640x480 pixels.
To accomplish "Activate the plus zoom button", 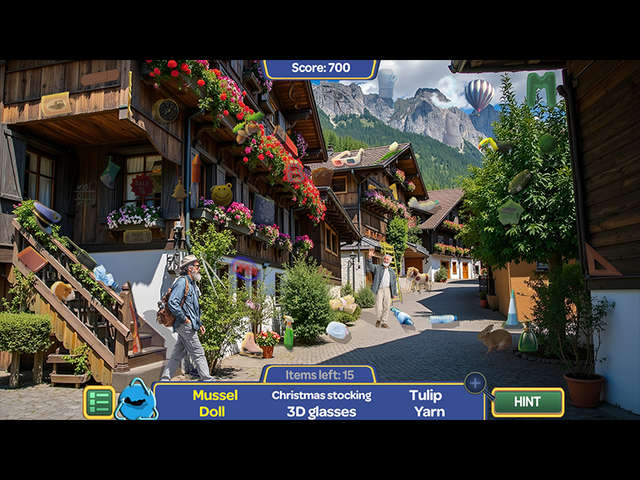I will [475, 383].
